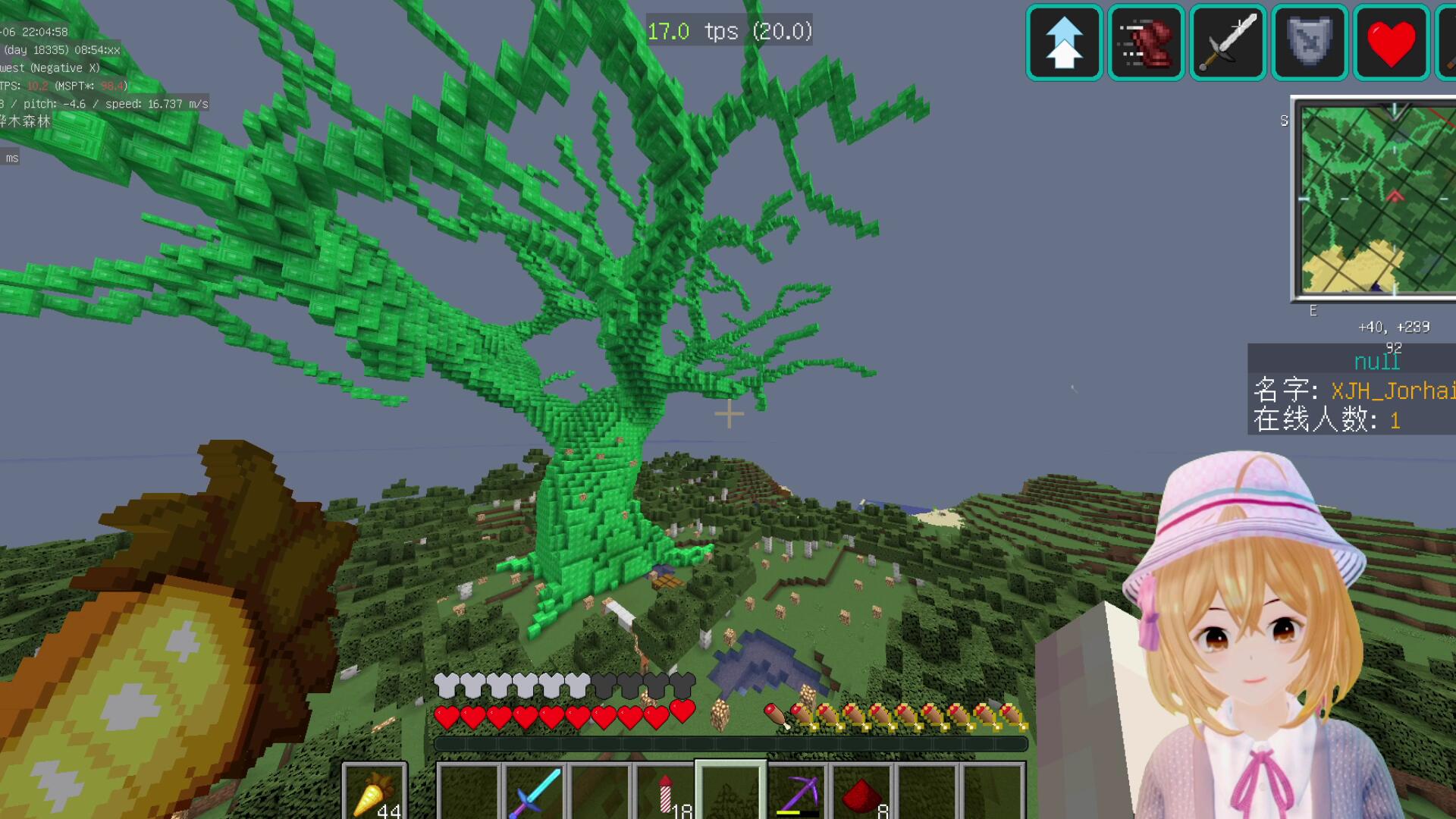Click the gray shield resistance icon
1456x819 pixels.
[x=1310, y=42]
